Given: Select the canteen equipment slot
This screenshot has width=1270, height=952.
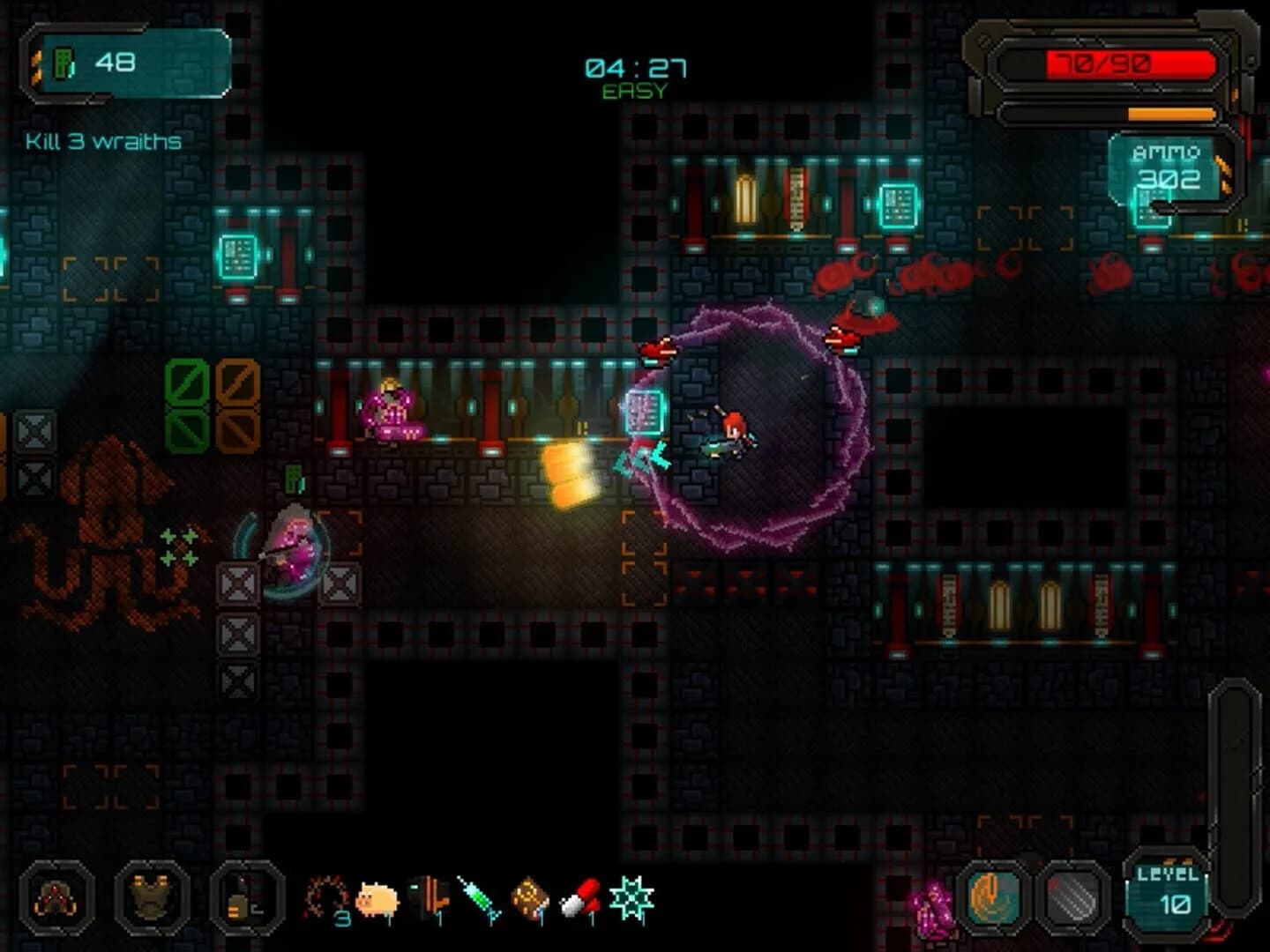Looking at the screenshot, I should click(x=243, y=899).
